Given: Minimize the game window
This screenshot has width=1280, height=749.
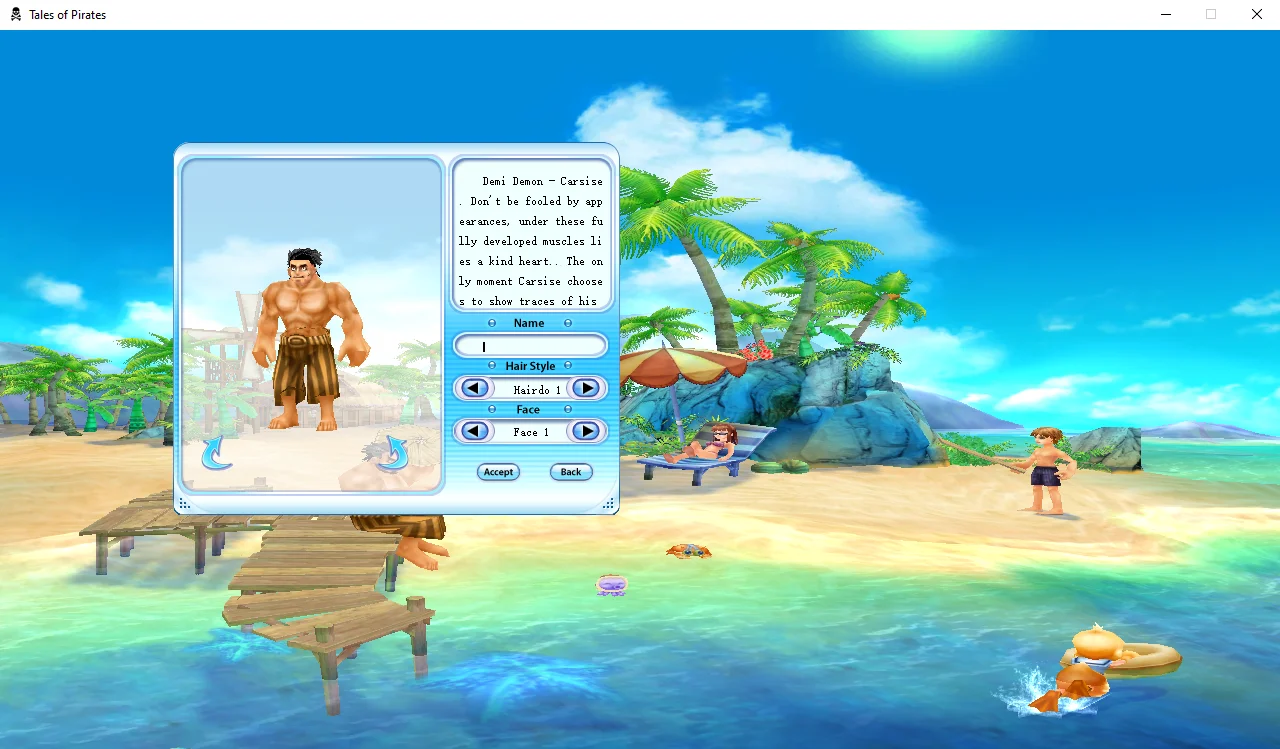Looking at the screenshot, I should [1166, 14].
